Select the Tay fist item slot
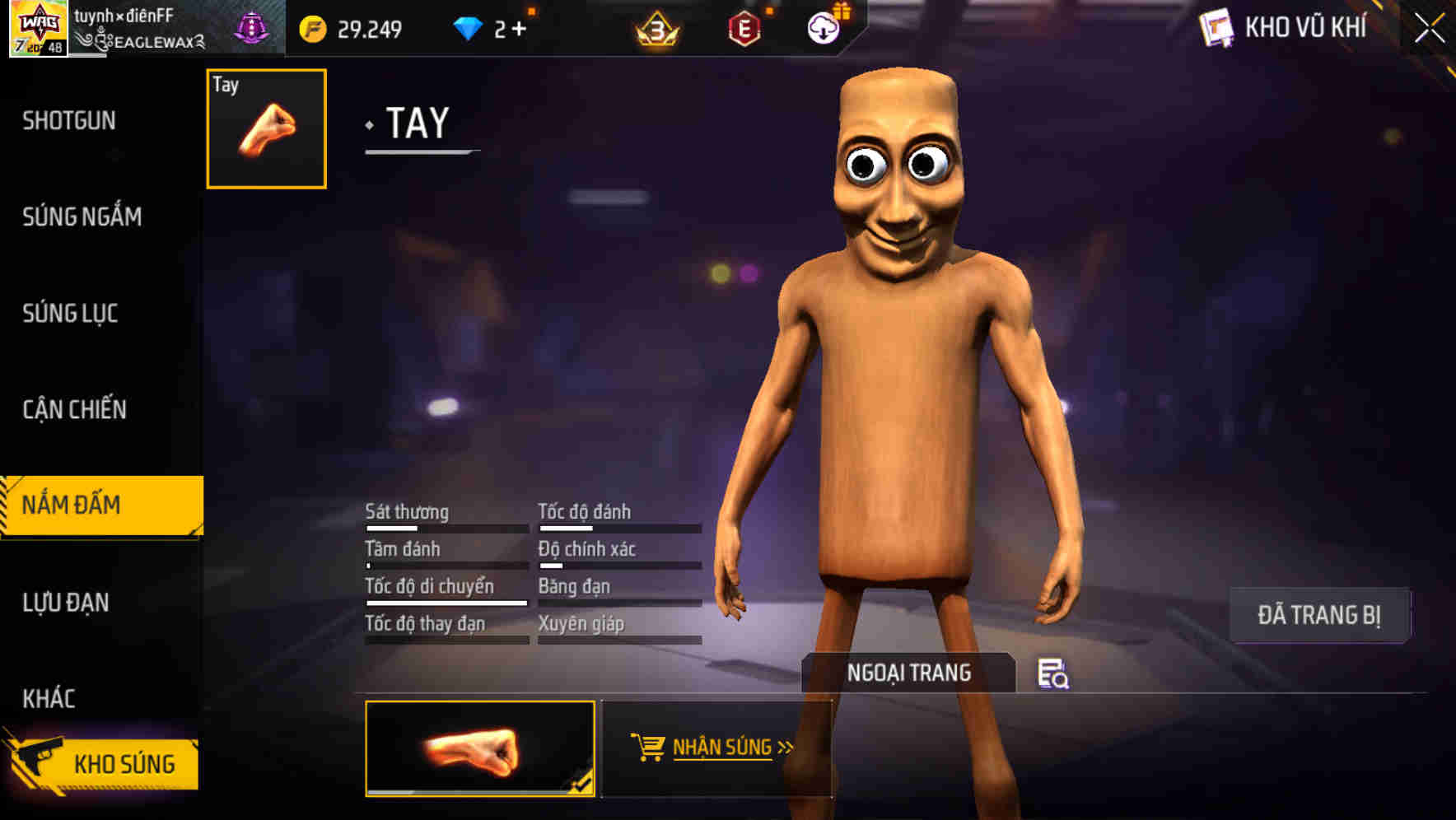The height and width of the screenshot is (820, 1456). point(265,128)
